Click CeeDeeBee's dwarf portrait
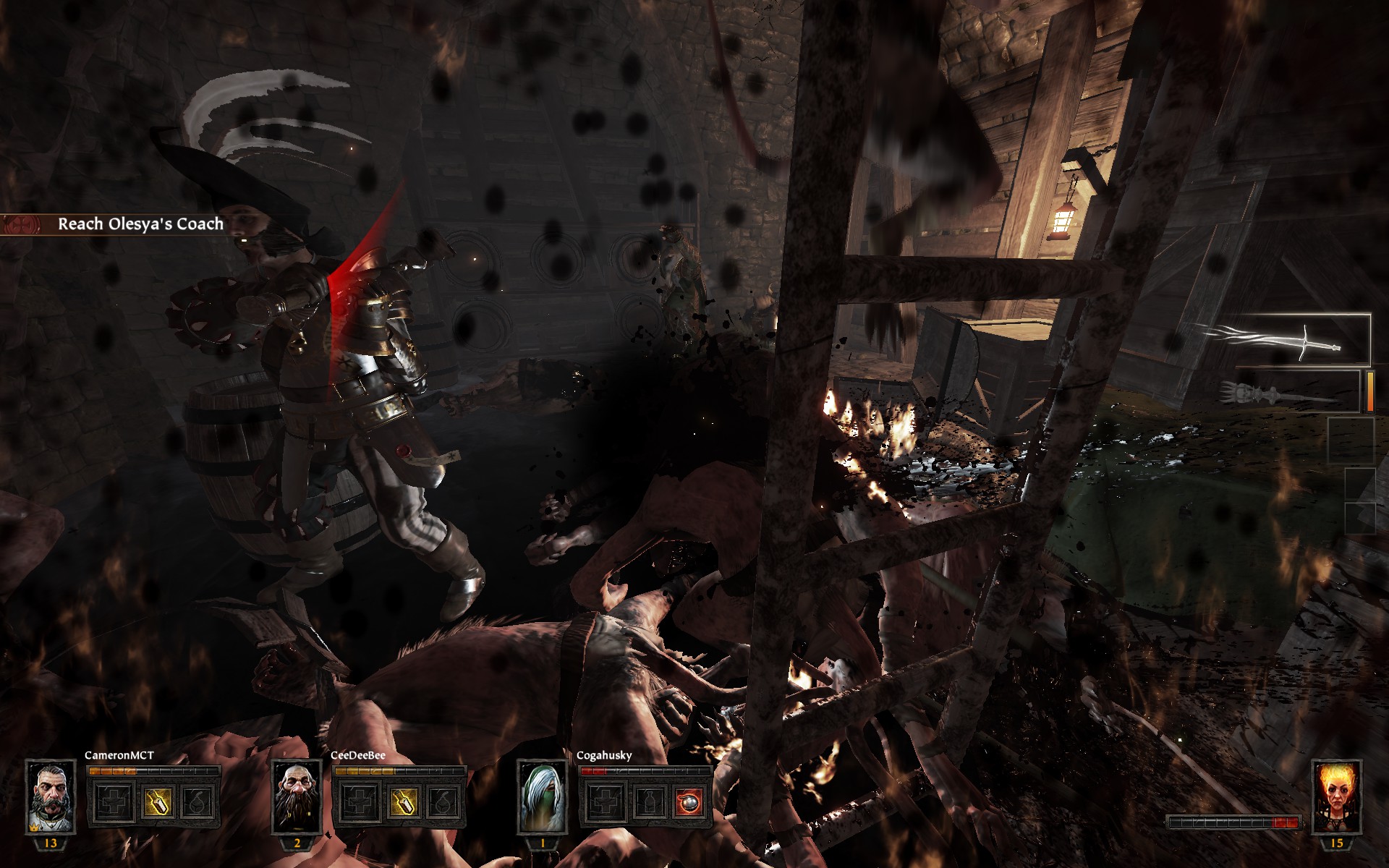This screenshot has width=1389, height=868. click(297, 796)
